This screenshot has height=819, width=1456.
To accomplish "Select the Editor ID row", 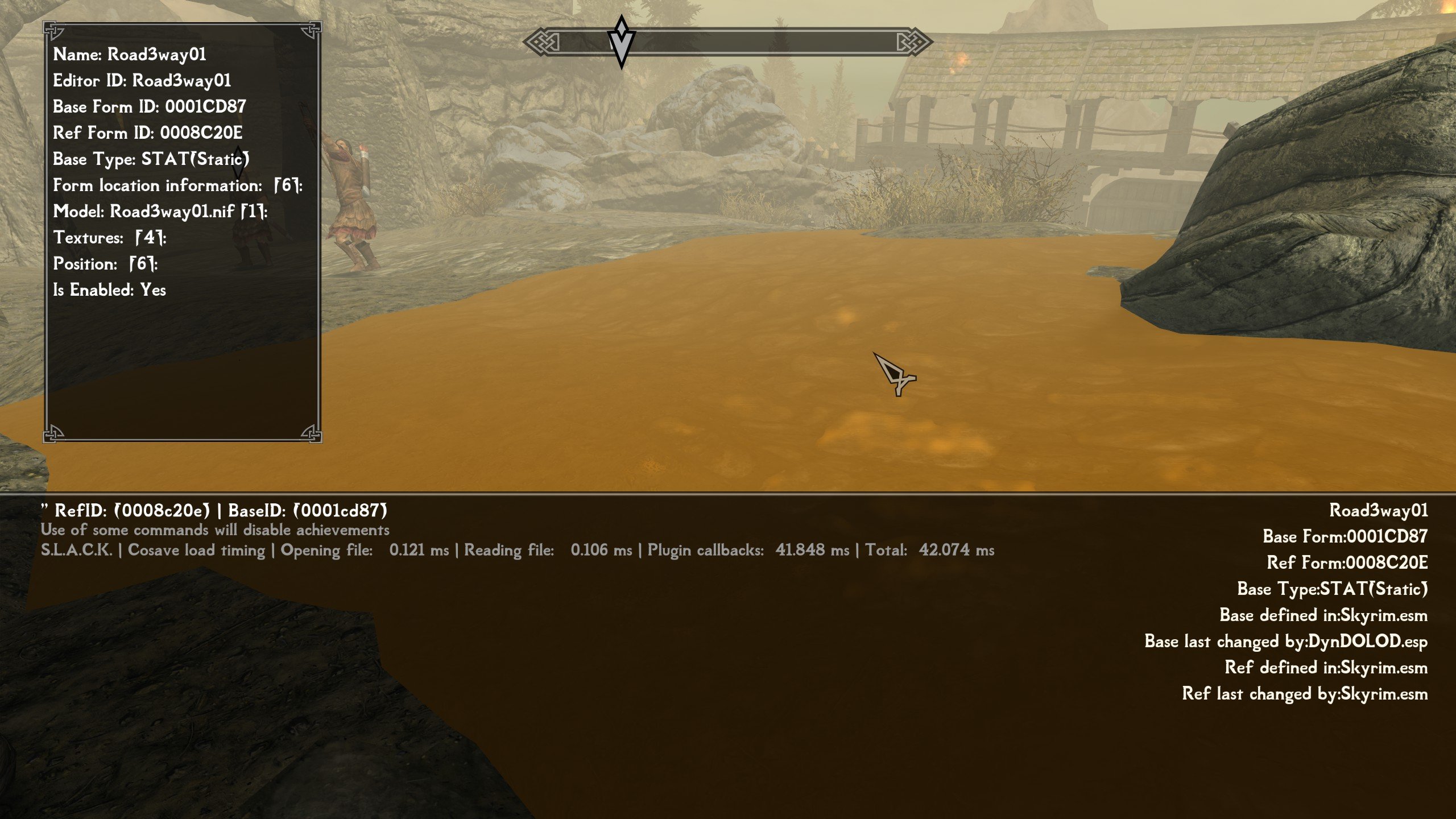I will [x=142, y=81].
